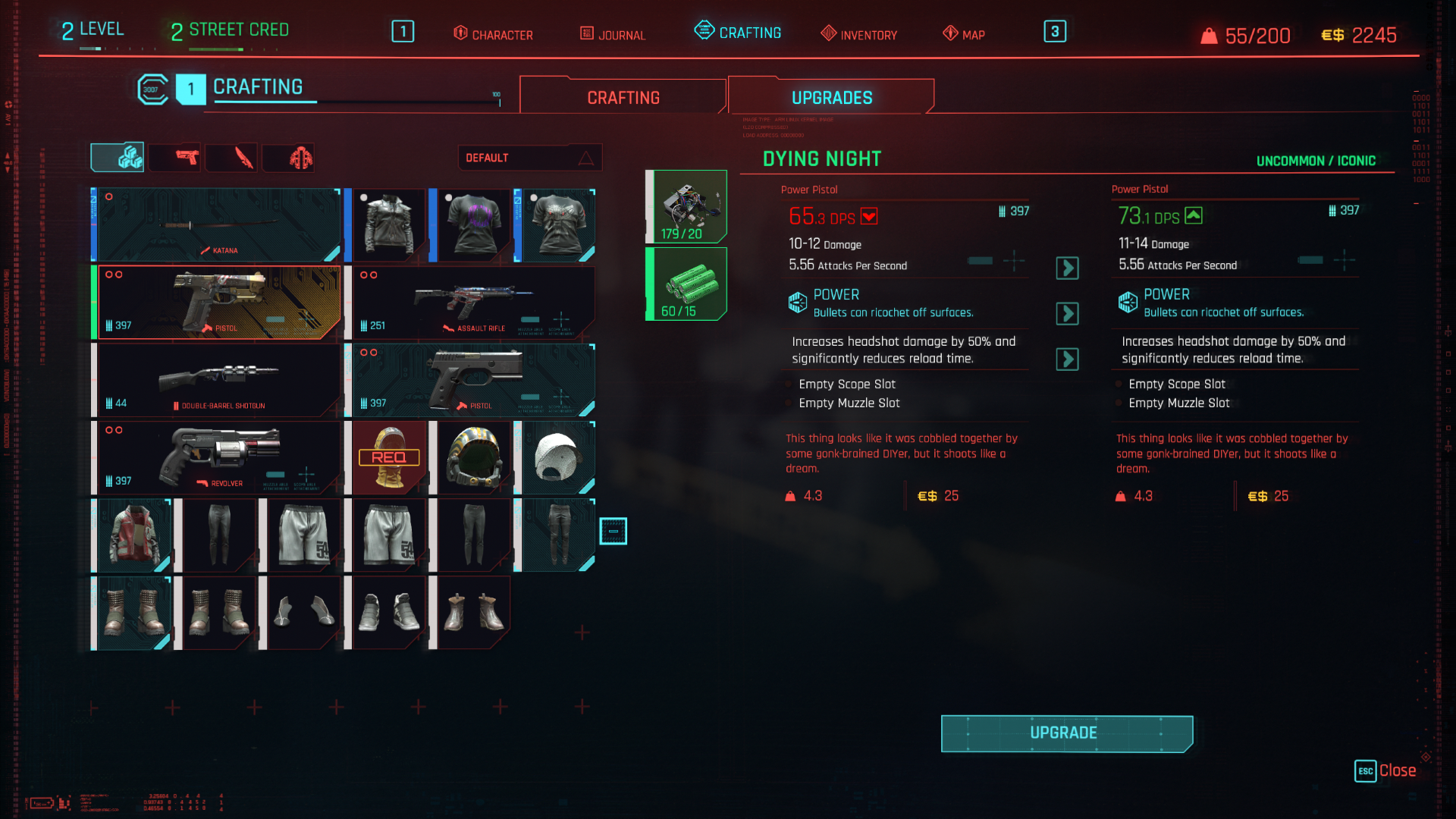Click the Crafting hexagon icon in top navigation
Image resolution: width=1456 pixels, height=819 pixels.
704,31
